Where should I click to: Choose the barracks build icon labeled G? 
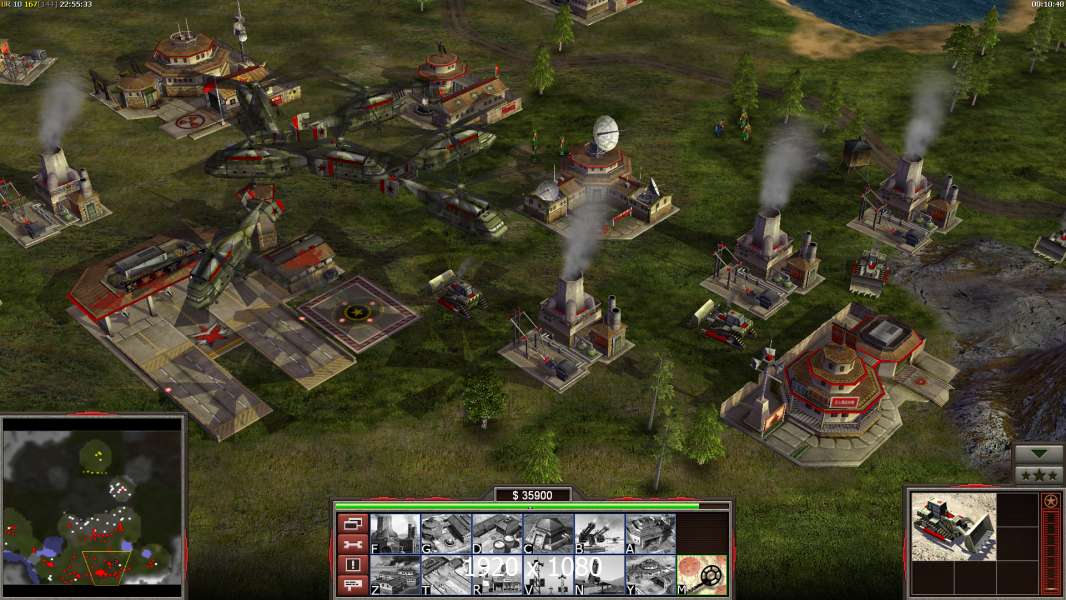click(x=446, y=533)
